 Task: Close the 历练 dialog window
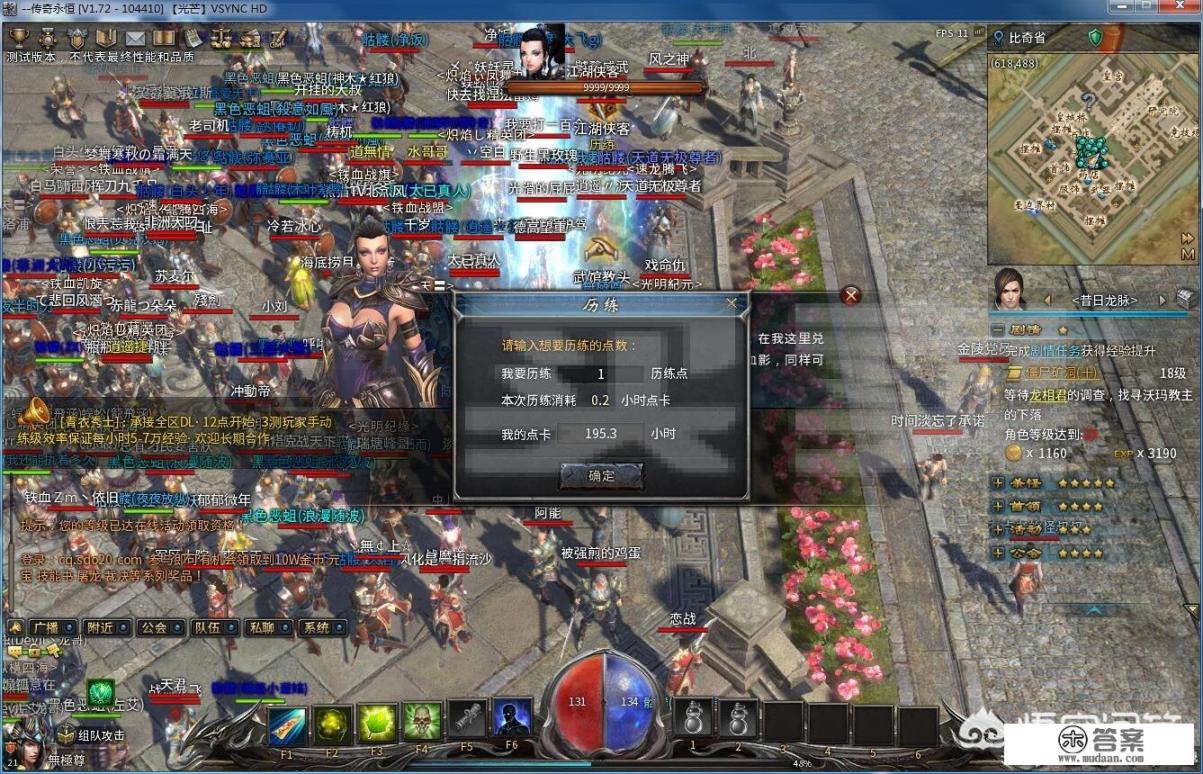coord(731,302)
